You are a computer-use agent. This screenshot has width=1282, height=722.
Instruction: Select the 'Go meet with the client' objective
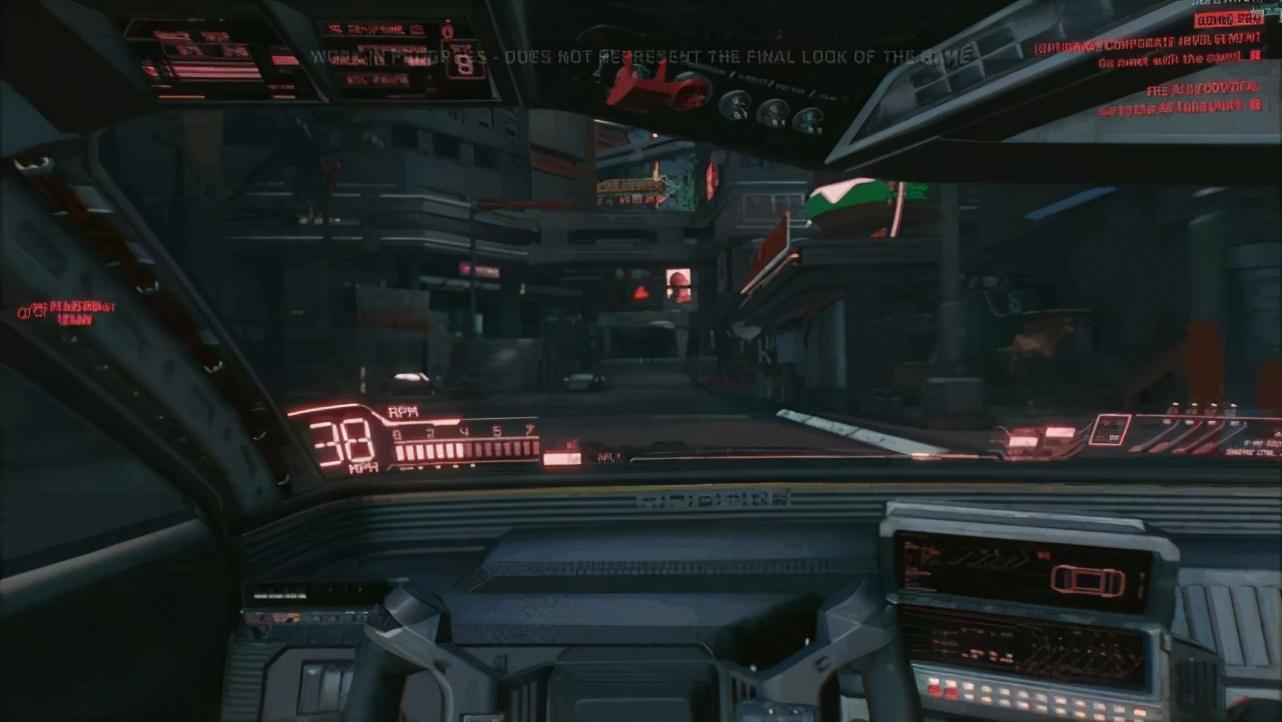1172,62
